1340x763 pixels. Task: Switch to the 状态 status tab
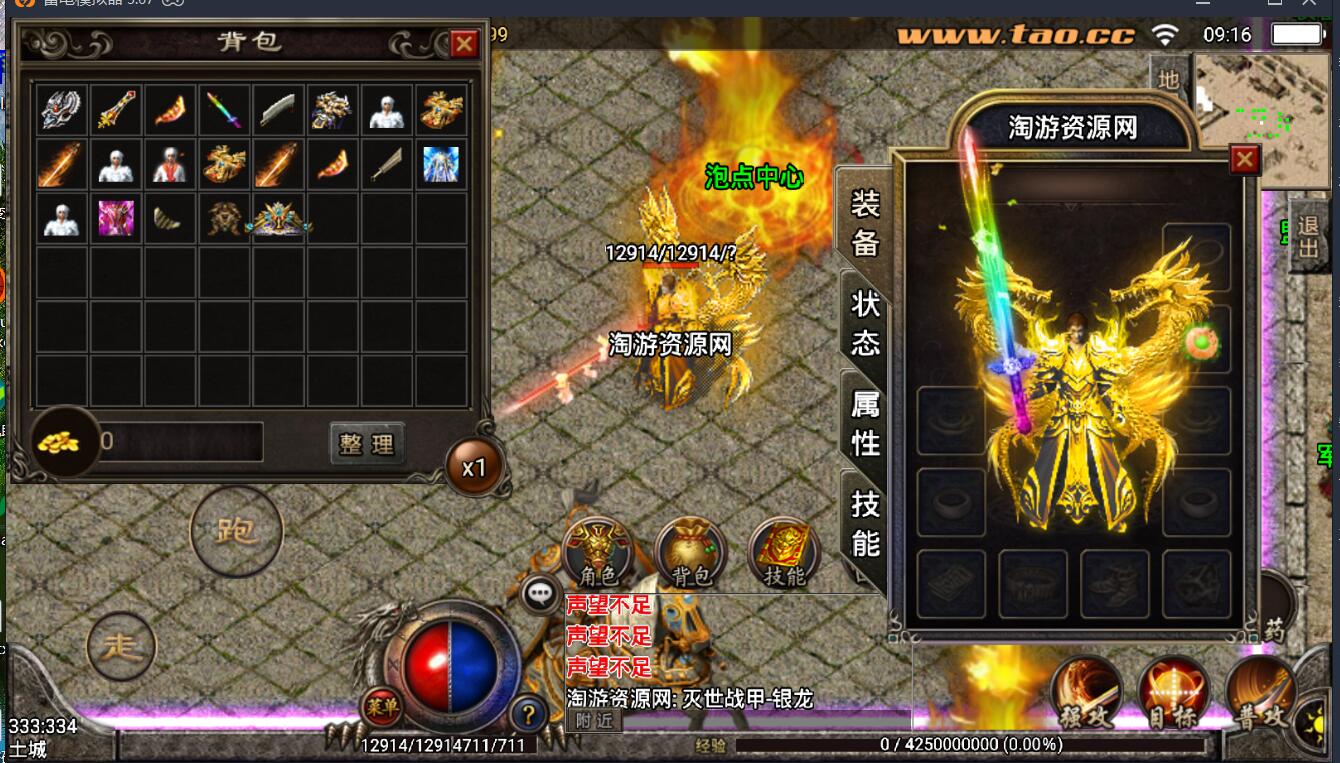point(865,322)
